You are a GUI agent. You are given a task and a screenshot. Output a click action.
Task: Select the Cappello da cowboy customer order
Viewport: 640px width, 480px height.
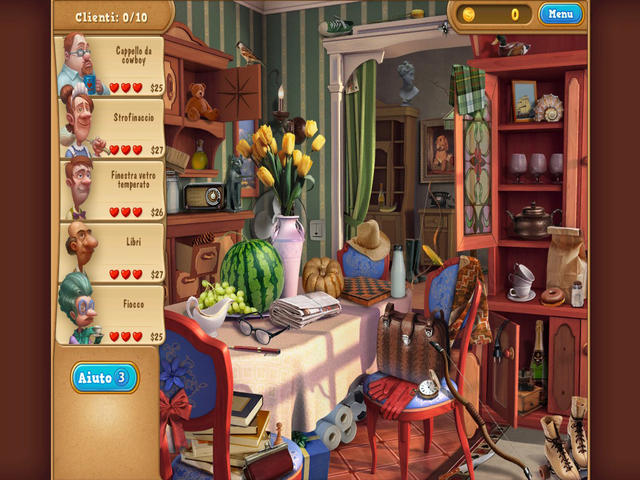112,67
